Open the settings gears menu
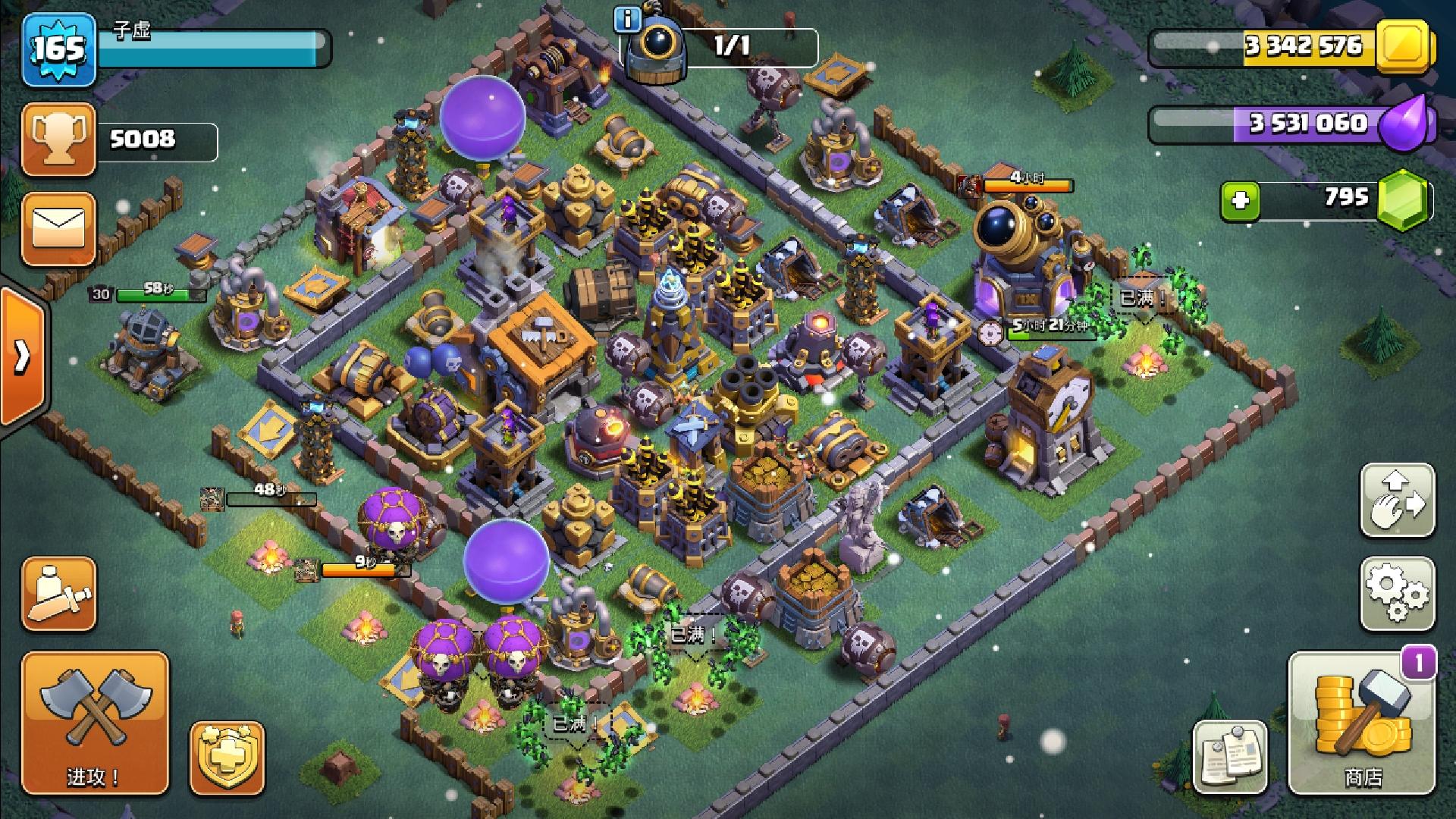The height and width of the screenshot is (819, 1456). tap(1398, 594)
